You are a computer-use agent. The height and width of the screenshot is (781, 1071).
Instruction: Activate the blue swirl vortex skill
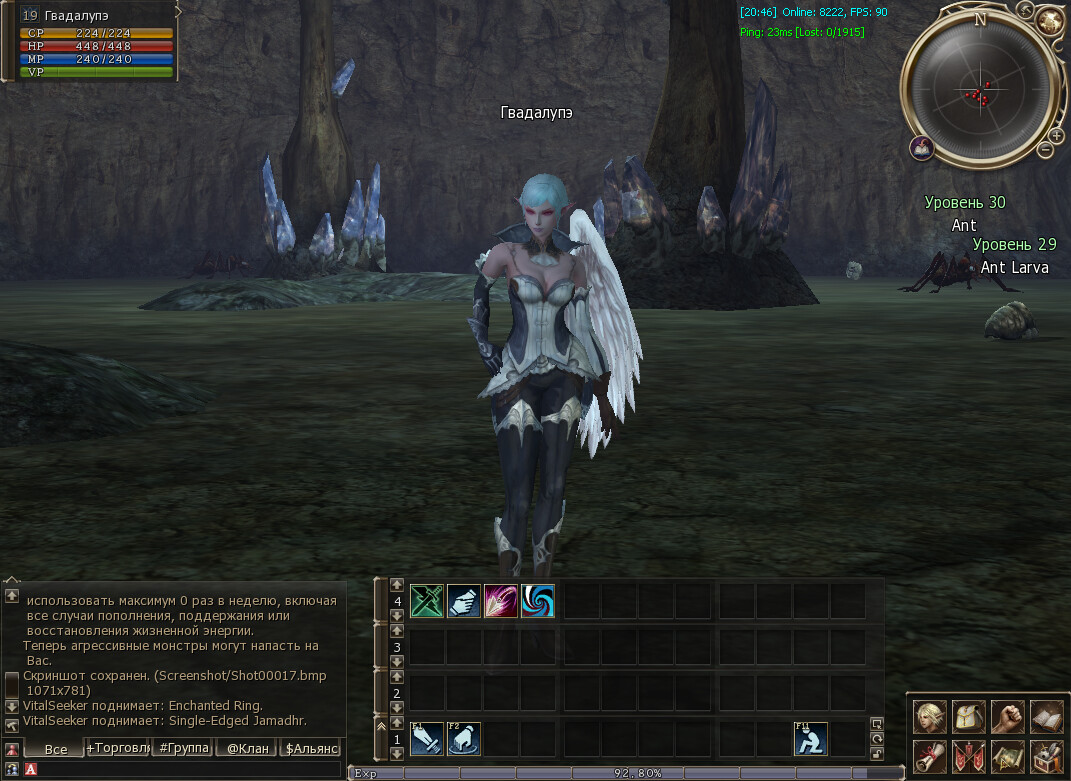point(538,601)
